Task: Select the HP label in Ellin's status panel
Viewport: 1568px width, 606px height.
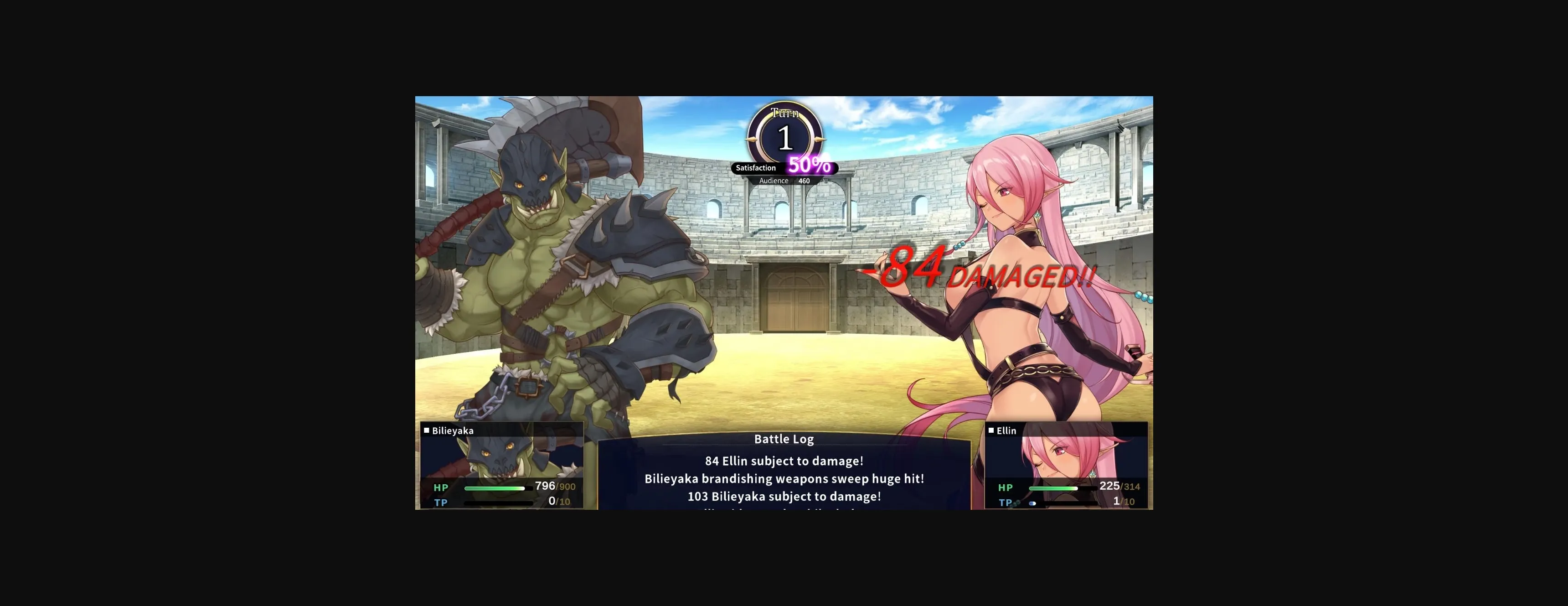Action: tap(1006, 488)
